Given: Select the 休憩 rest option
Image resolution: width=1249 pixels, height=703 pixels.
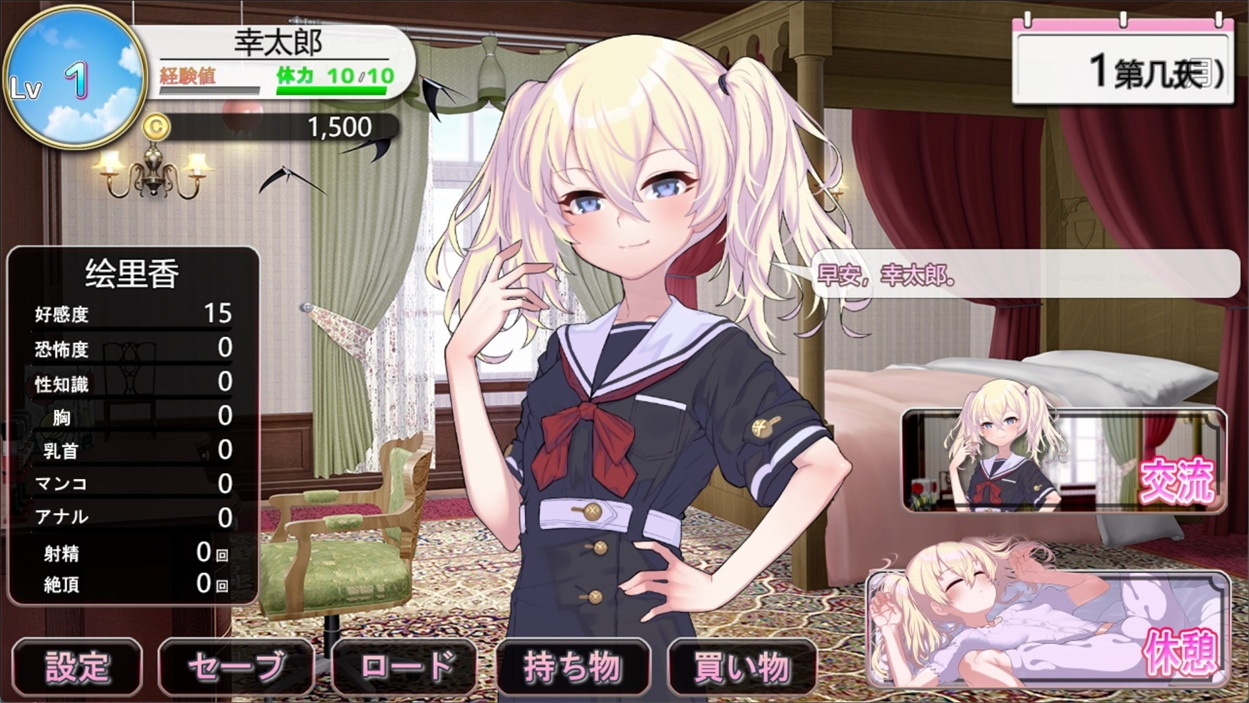Looking at the screenshot, I should tap(1048, 629).
